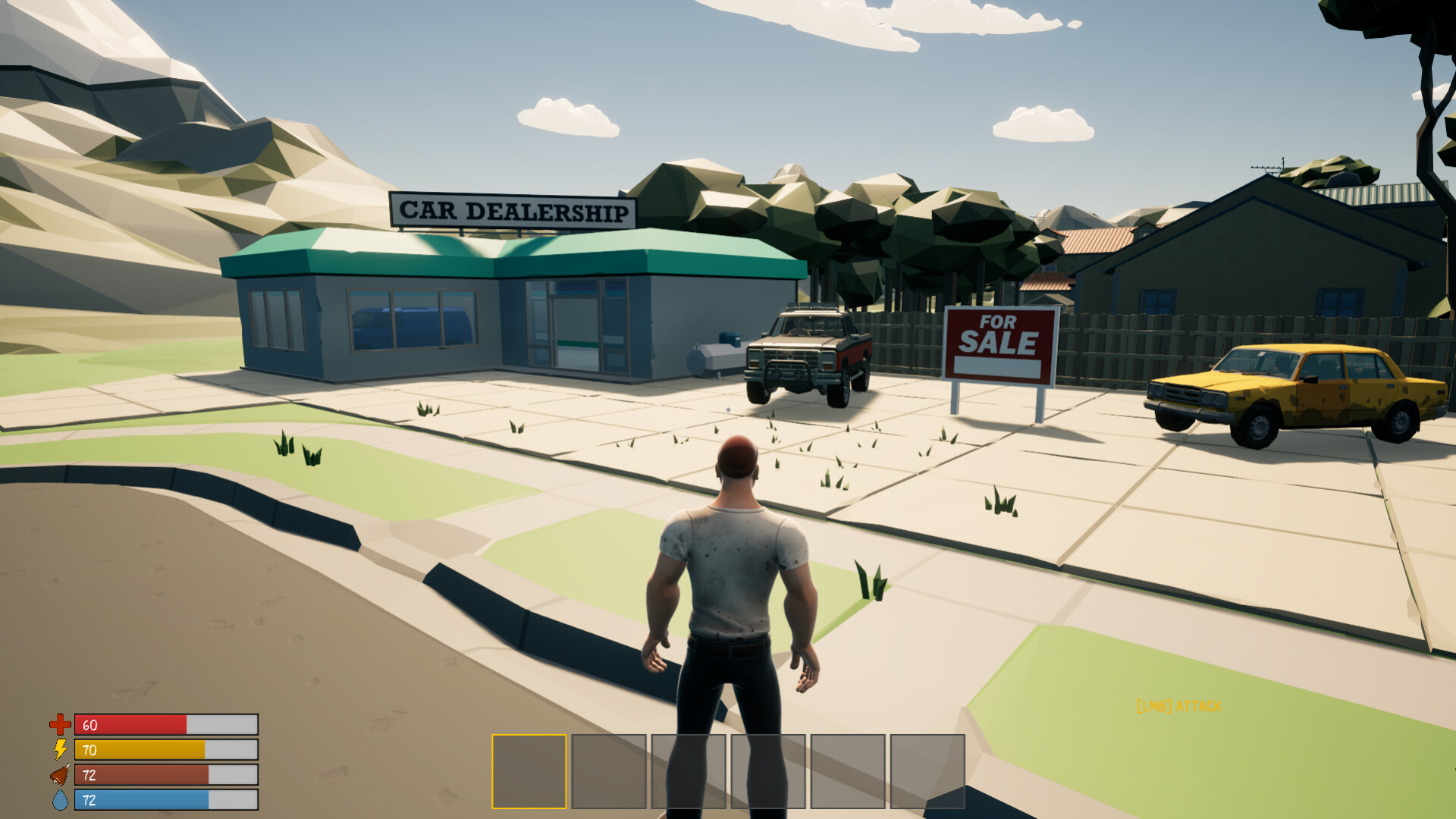
Task: Select the yellow lightning energy icon
Action: click(x=59, y=751)
